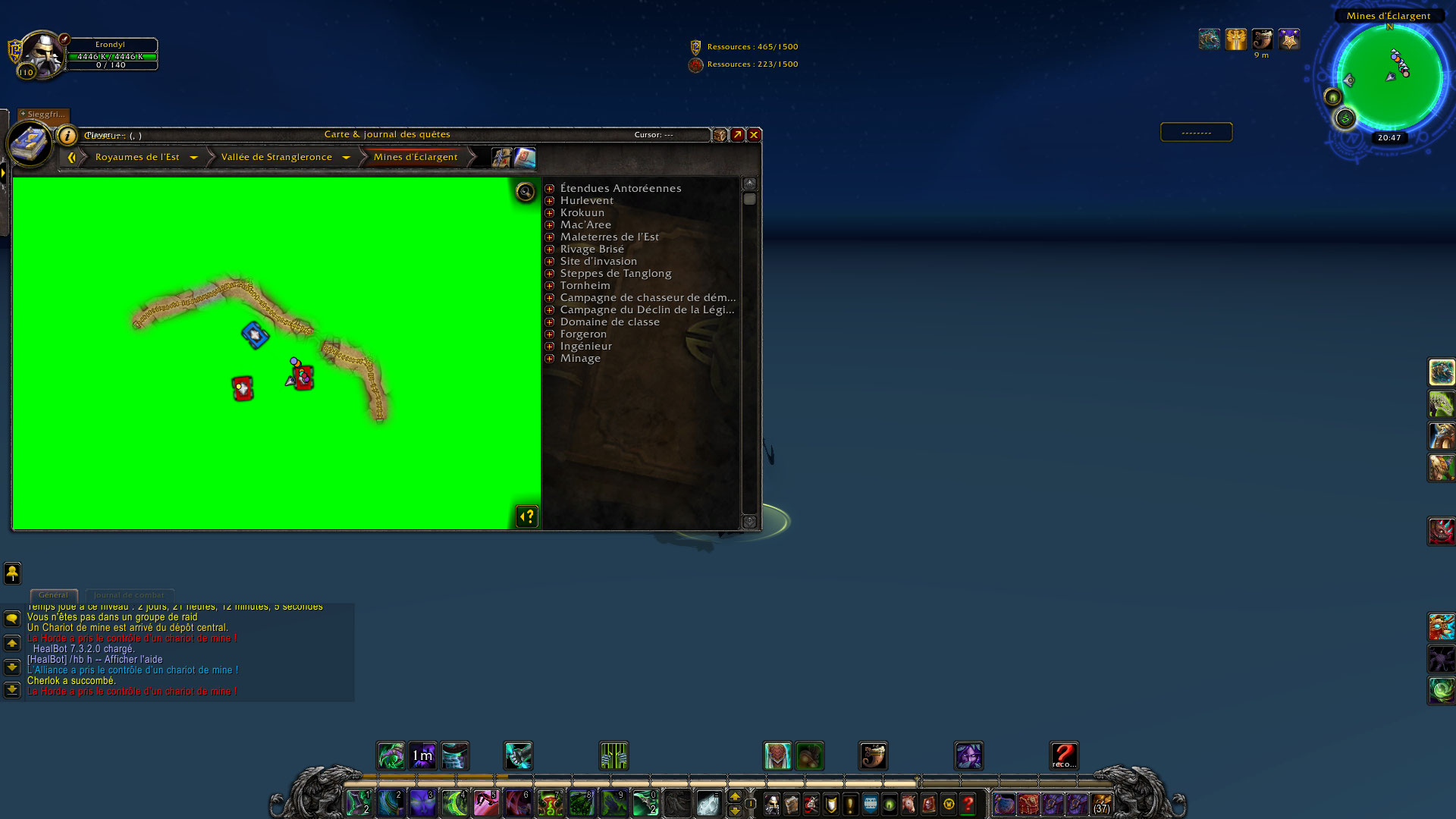
Task: Click the red question mark help micro-menu icon
Action: [965, 805]
